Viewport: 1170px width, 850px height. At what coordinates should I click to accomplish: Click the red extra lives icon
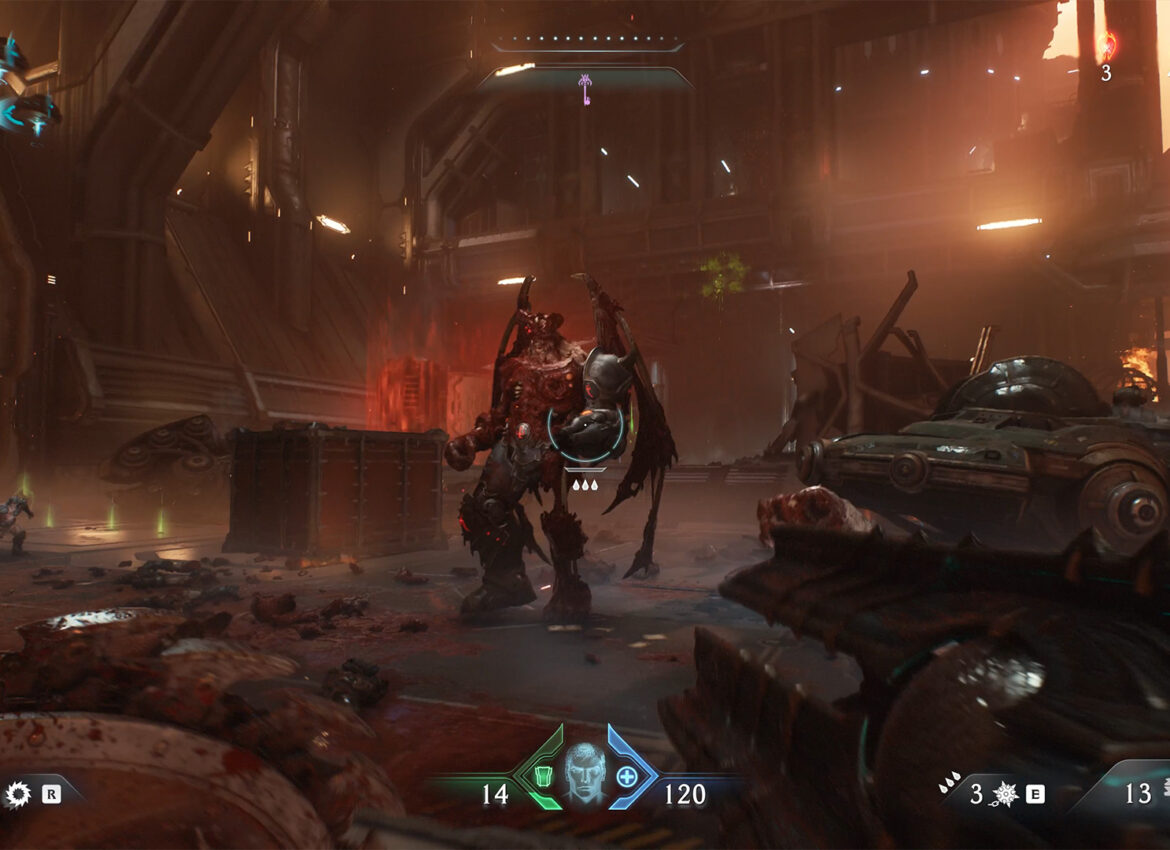(1106, 46)
